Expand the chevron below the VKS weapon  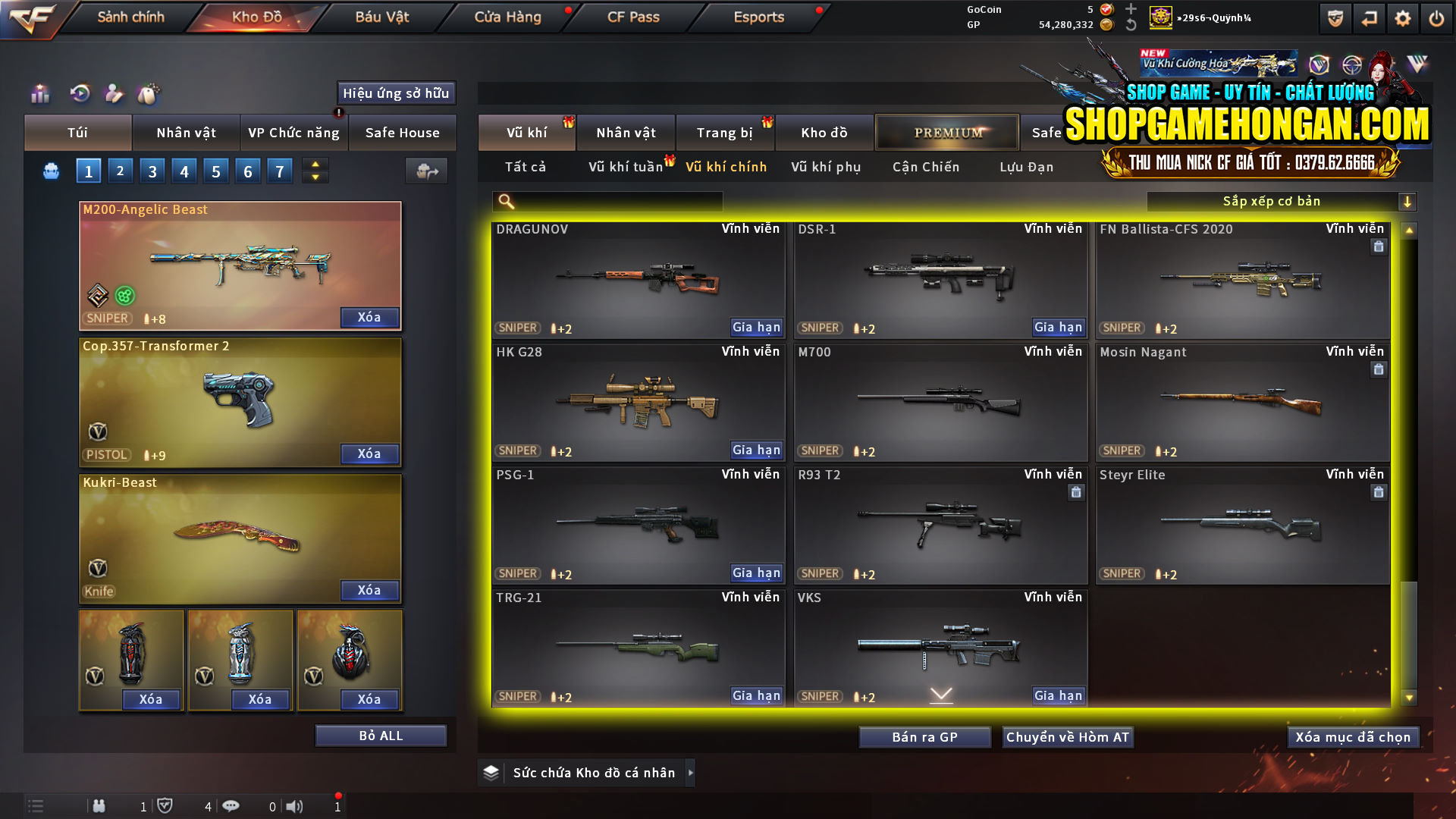[x=940, y=692]
